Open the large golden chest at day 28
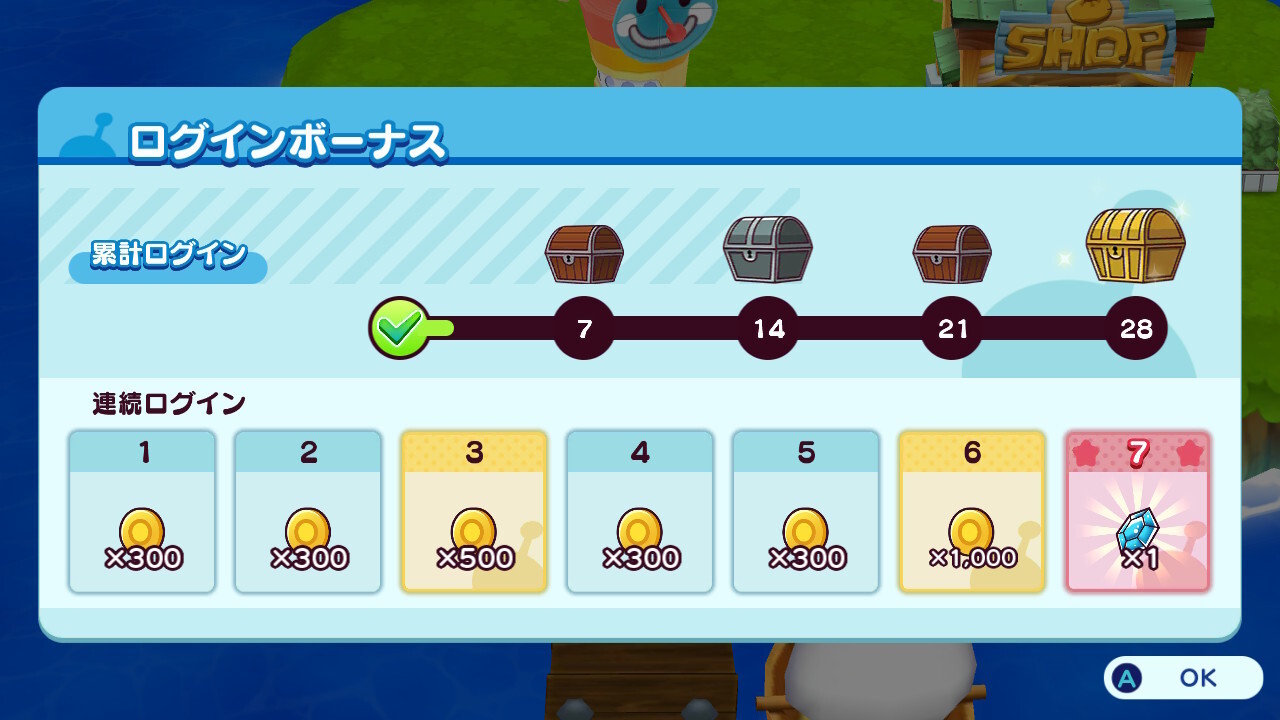The height and width of the screenshot is (720, 1280). (x=1135, y=245)
